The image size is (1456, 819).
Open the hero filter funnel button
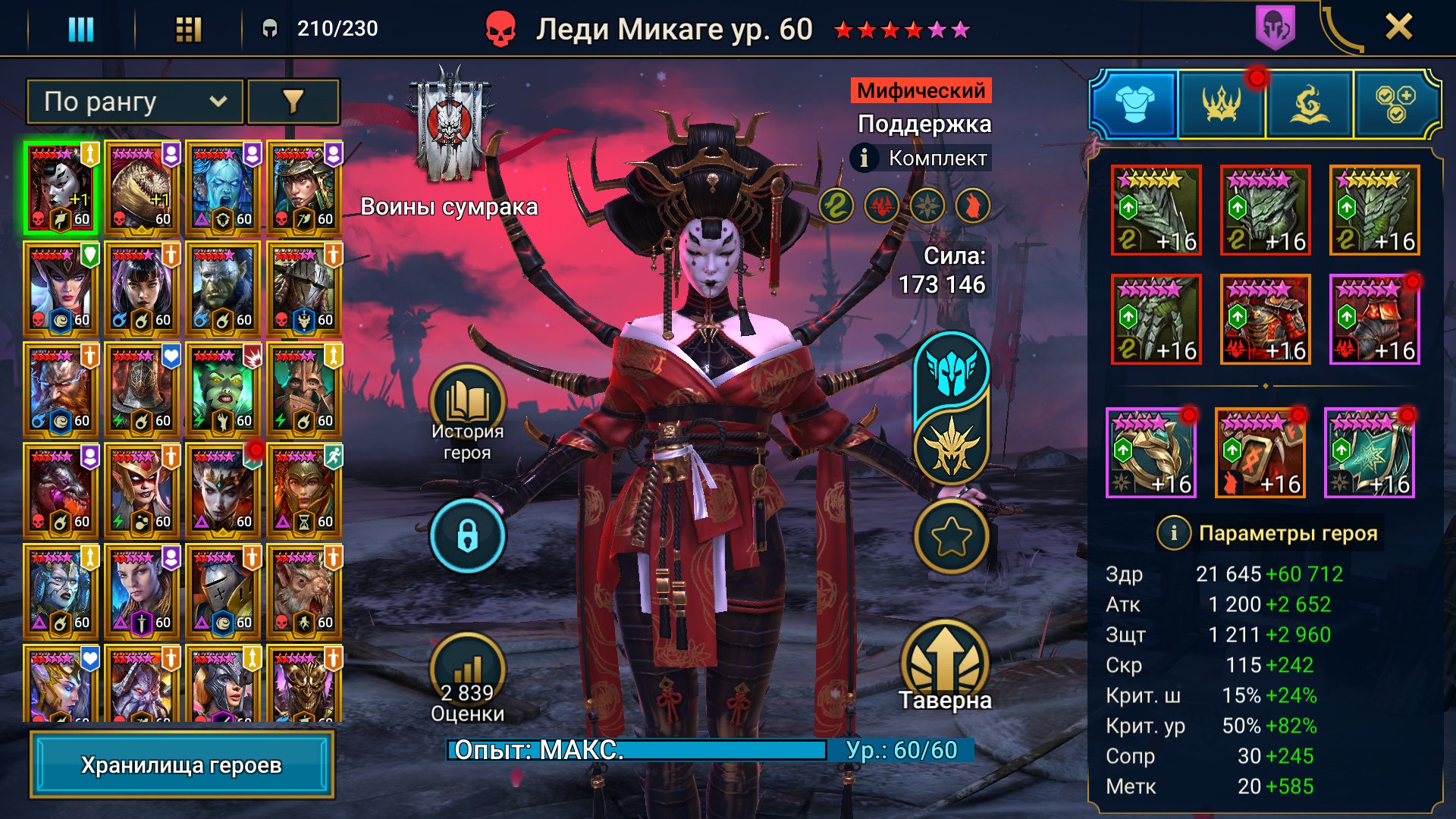coord(293,102)
